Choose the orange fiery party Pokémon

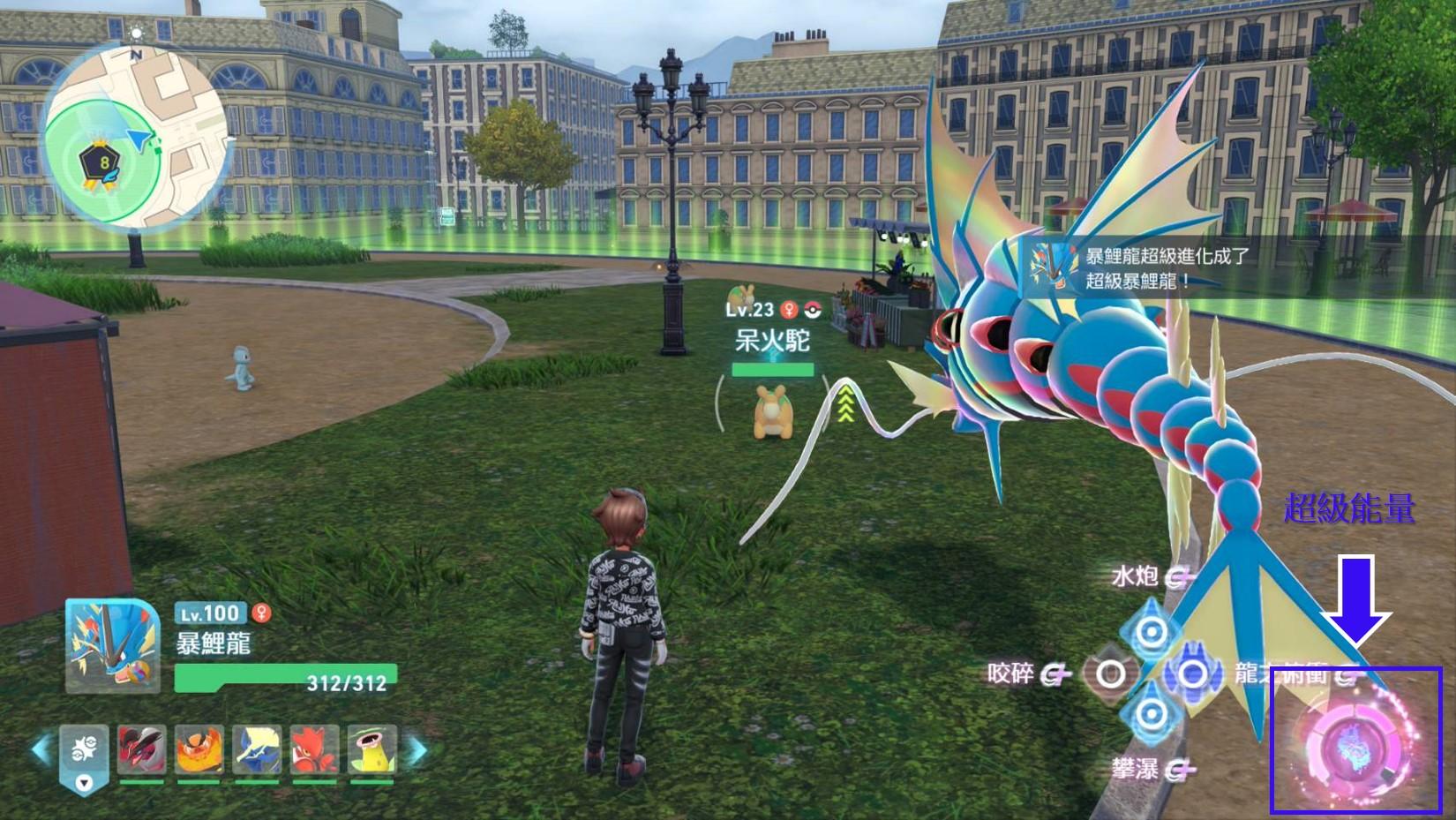coord(199,750)
